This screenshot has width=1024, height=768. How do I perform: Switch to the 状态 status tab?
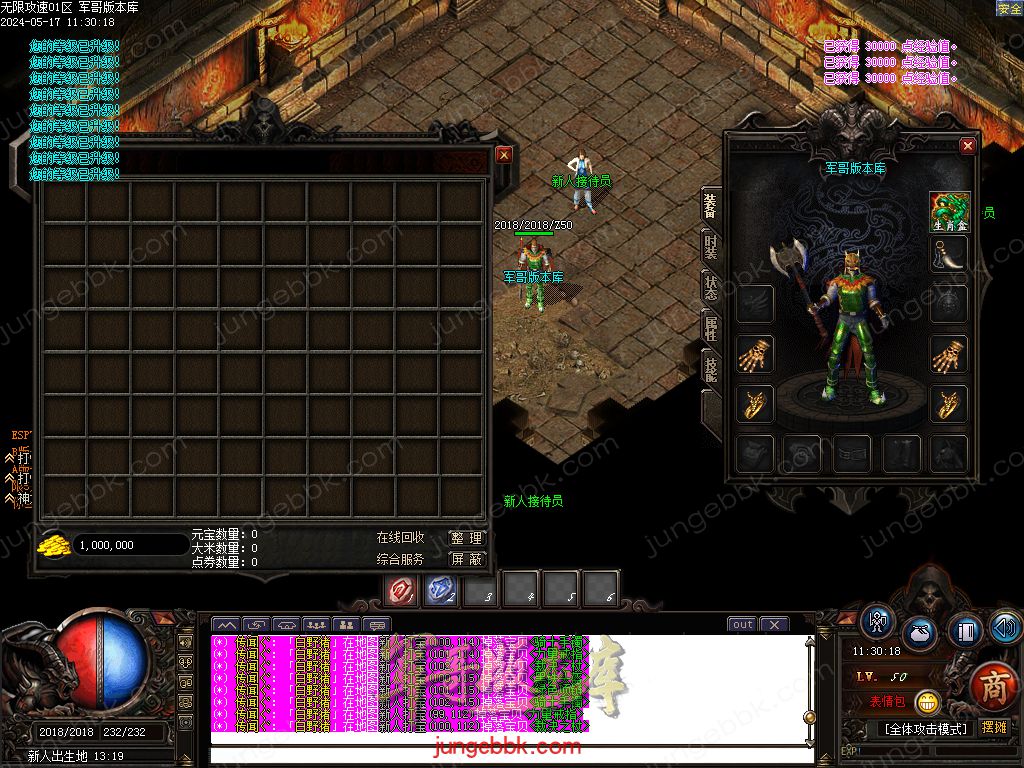[710, 288]
